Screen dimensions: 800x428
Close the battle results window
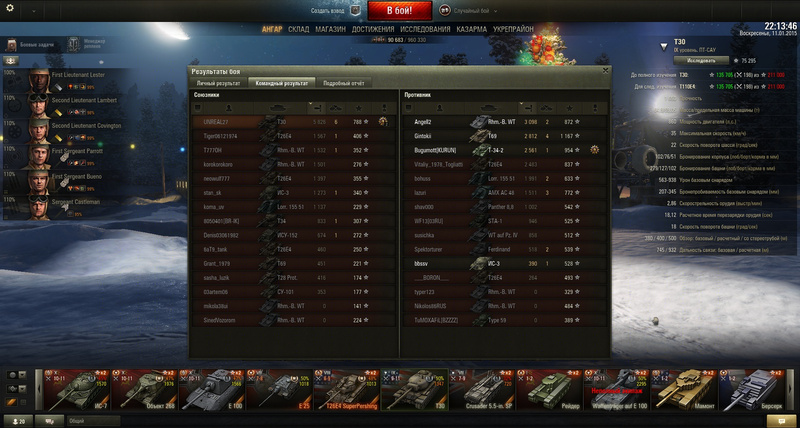pos(605,71)
